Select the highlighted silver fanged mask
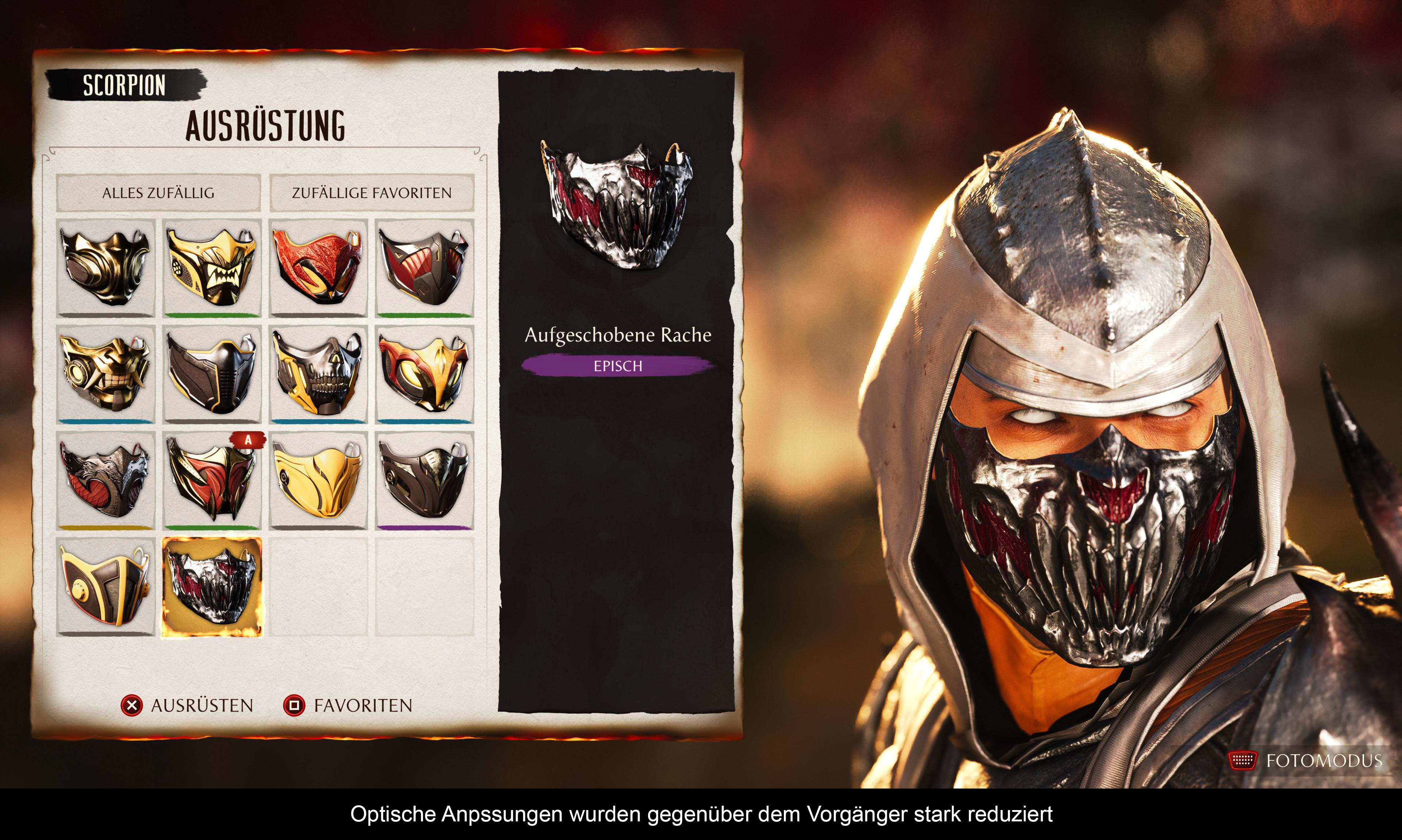Screen dimensions: 1402x840 click(212, 586)
